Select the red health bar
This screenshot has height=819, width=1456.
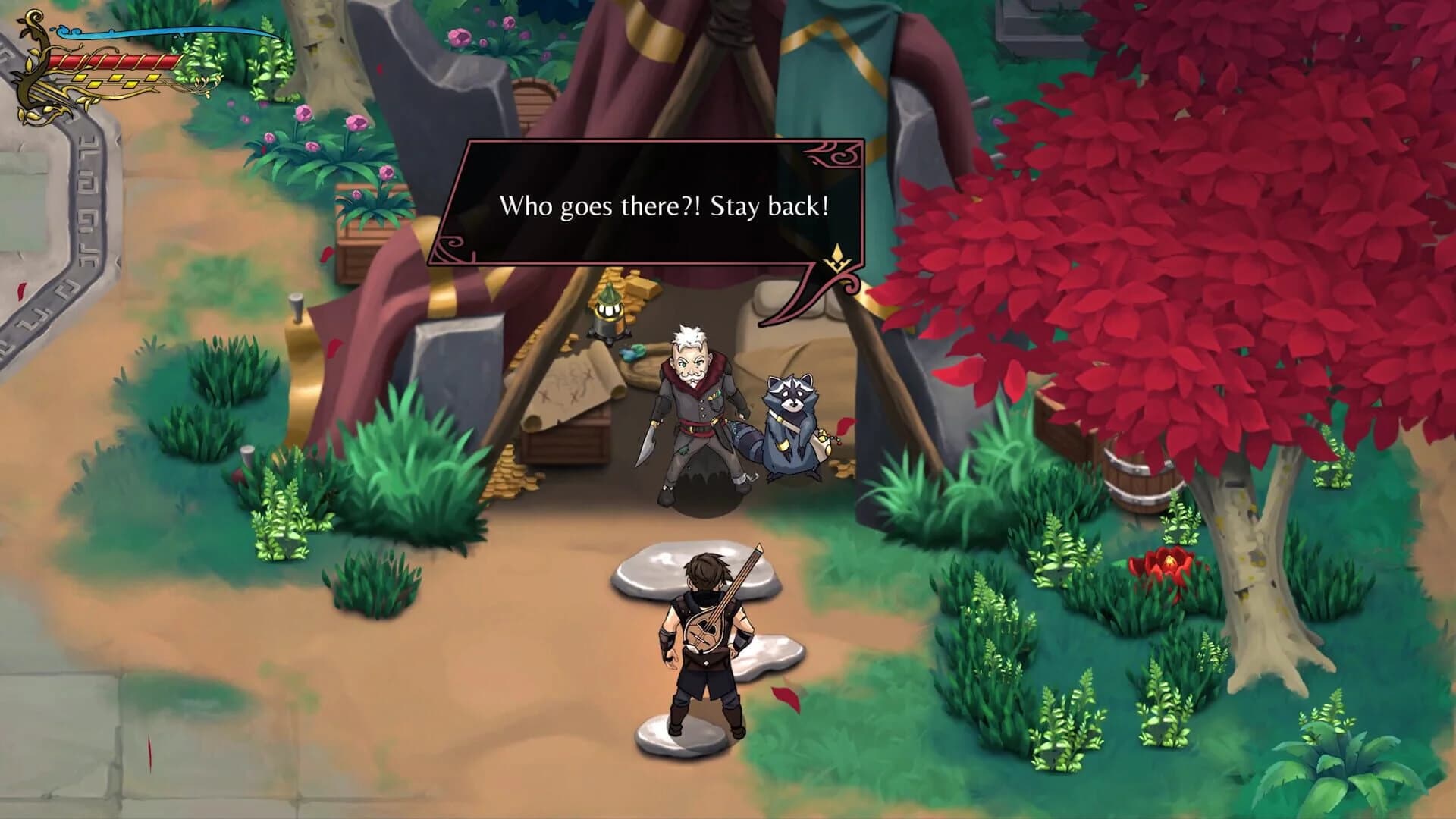[106, 61]
